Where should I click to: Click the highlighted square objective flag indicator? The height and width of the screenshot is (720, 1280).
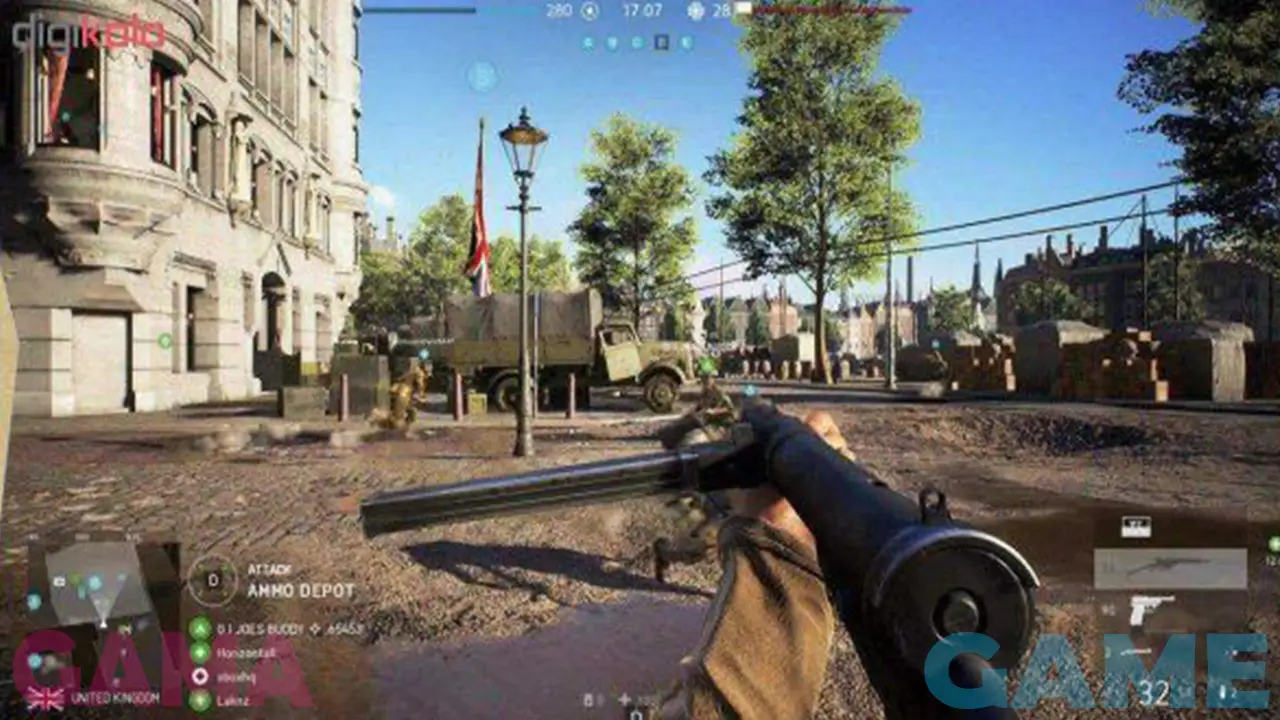click(x=661, y=42)
